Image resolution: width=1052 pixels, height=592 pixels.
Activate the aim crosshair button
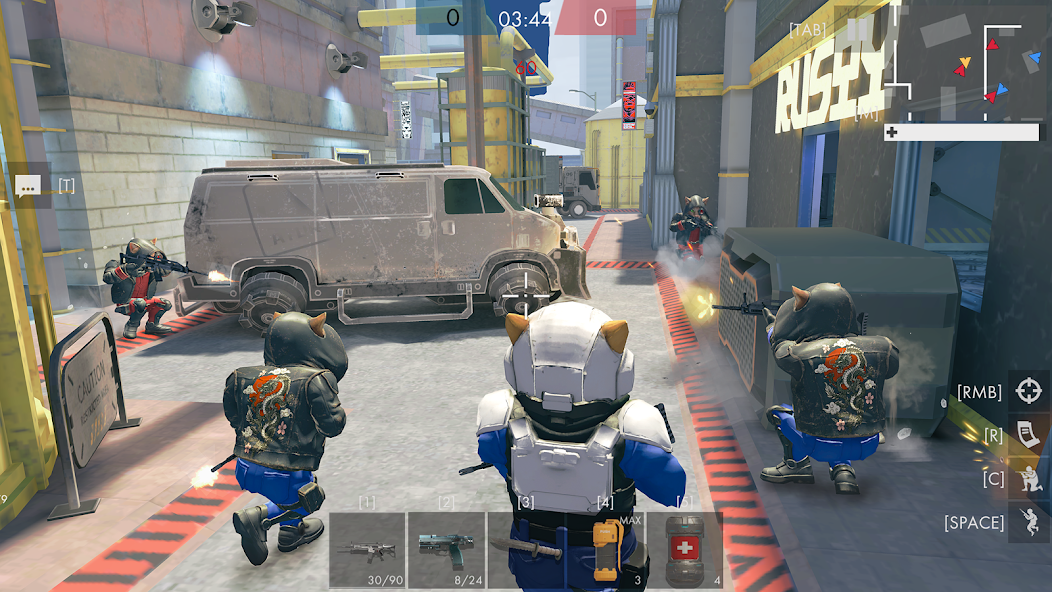tap(1028, 391)
